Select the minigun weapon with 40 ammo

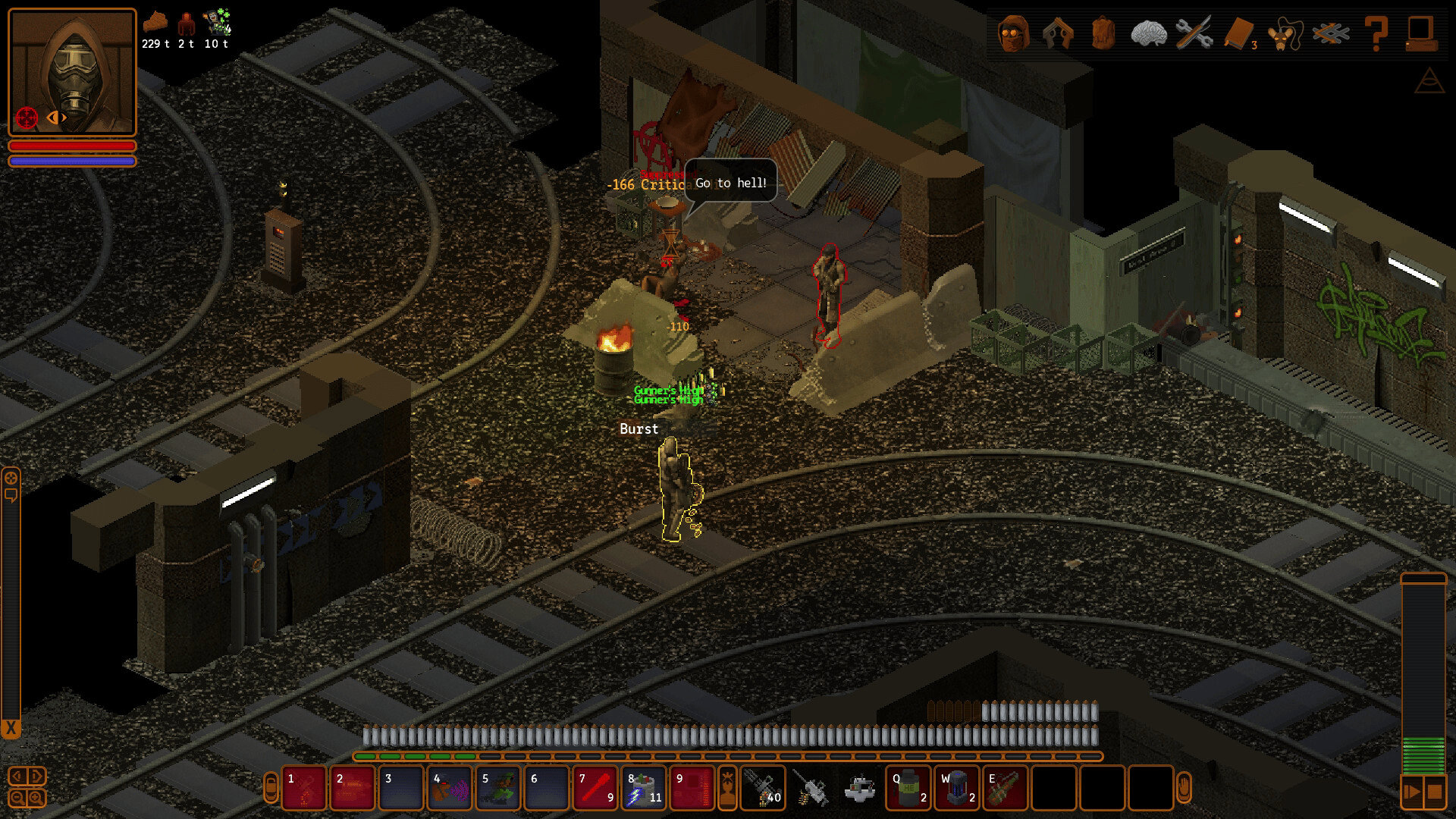coord(763,789)
